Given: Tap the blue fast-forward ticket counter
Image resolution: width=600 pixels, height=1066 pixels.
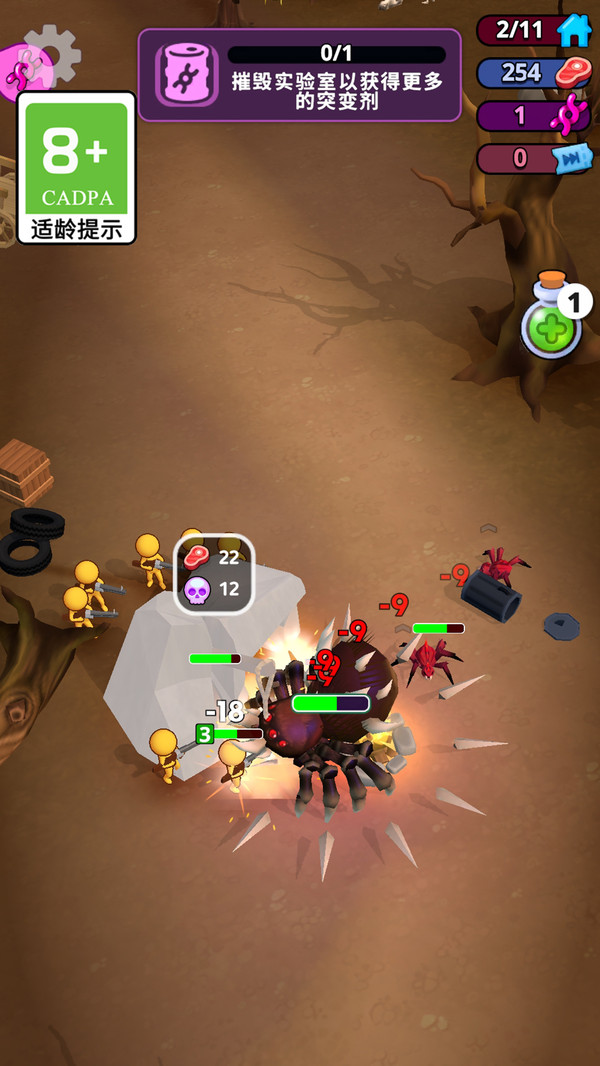Looking at the screenshot, I should 534,158.
